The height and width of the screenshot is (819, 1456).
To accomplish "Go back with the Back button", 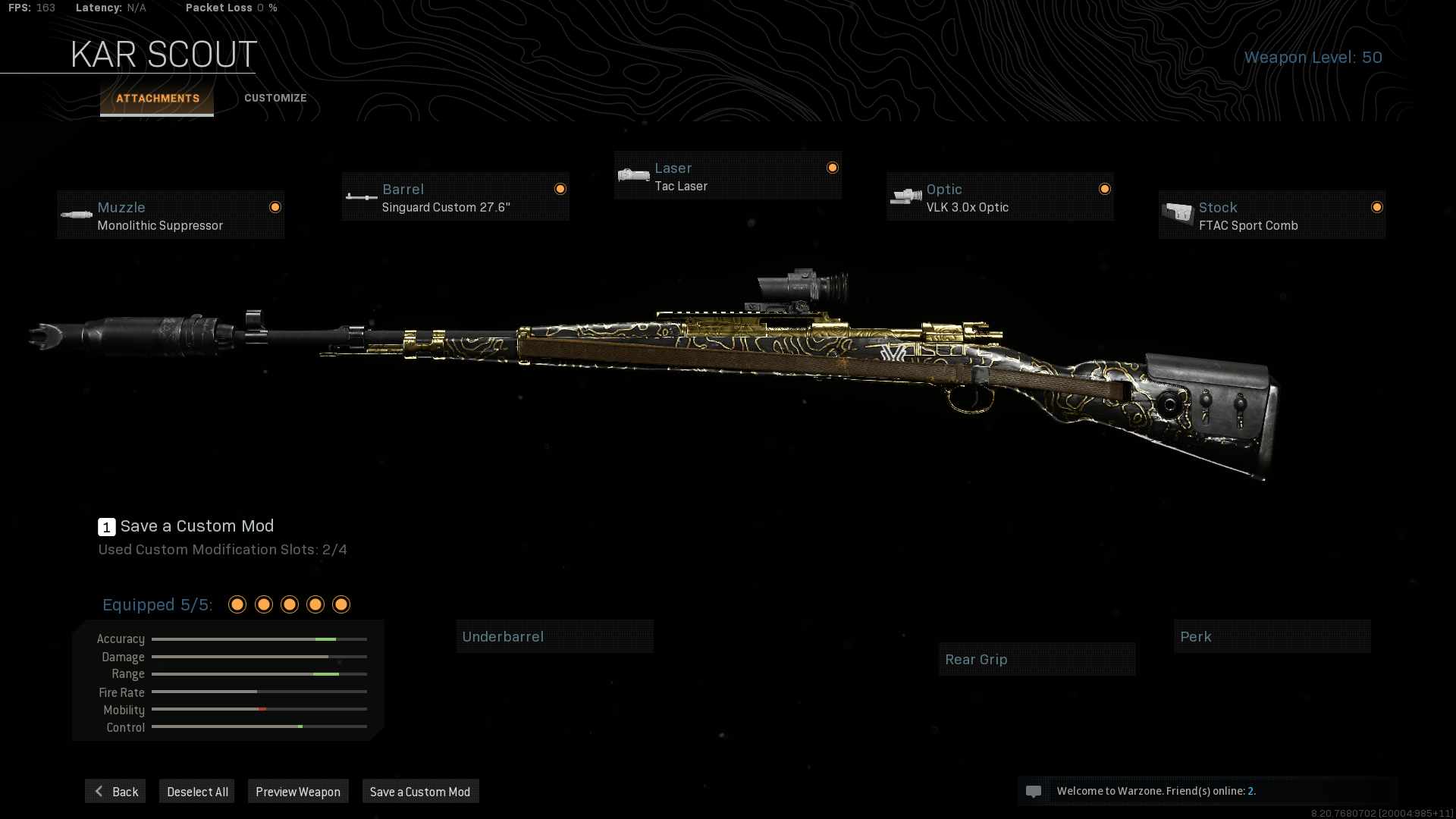I will (x=115, y=792).
